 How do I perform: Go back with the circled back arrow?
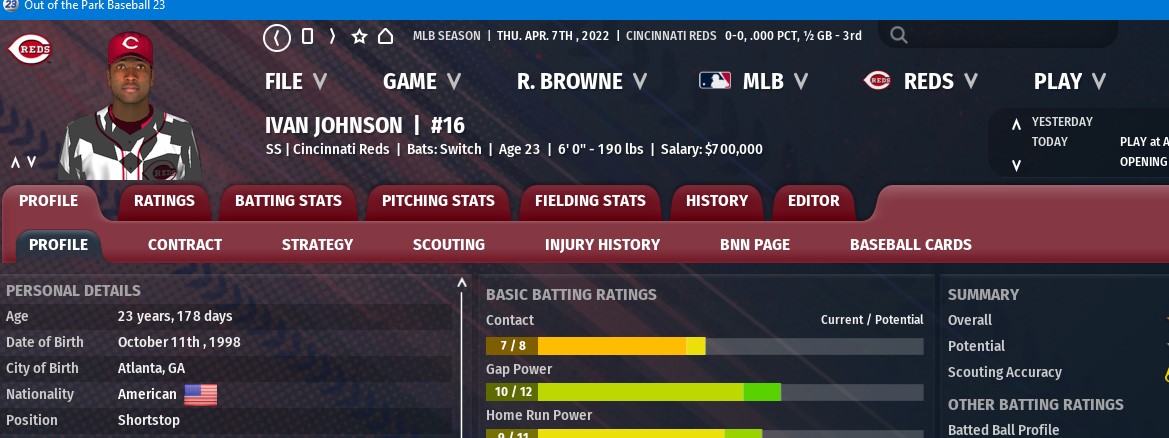click(277, 37)
